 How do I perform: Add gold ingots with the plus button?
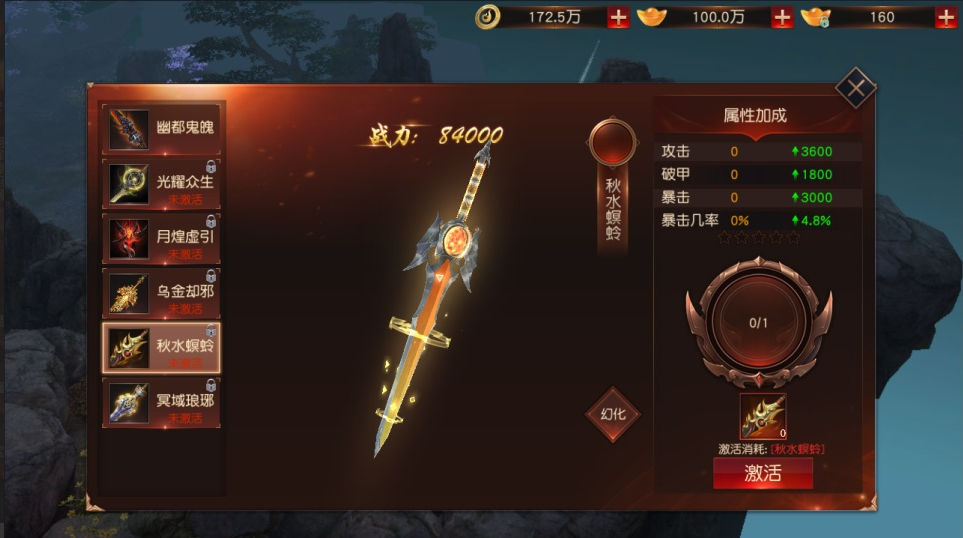click(782, 17)
